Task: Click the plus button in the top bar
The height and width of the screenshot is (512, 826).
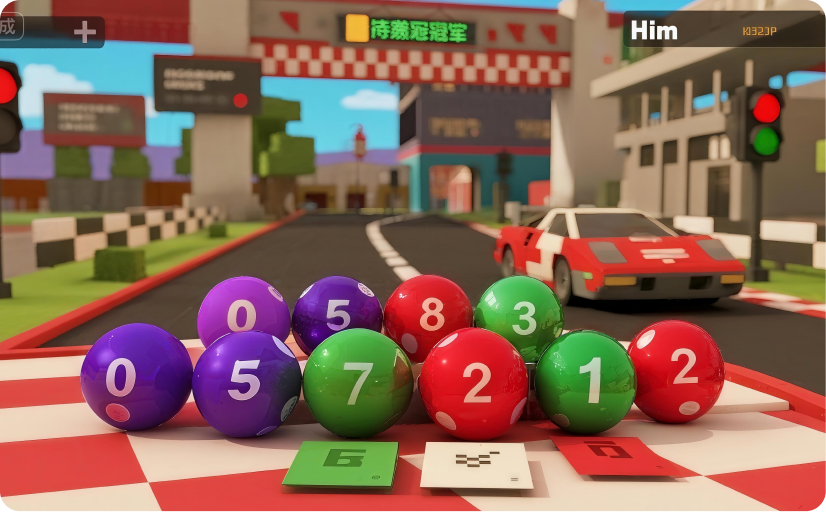Action: click(x=85, y=32)
